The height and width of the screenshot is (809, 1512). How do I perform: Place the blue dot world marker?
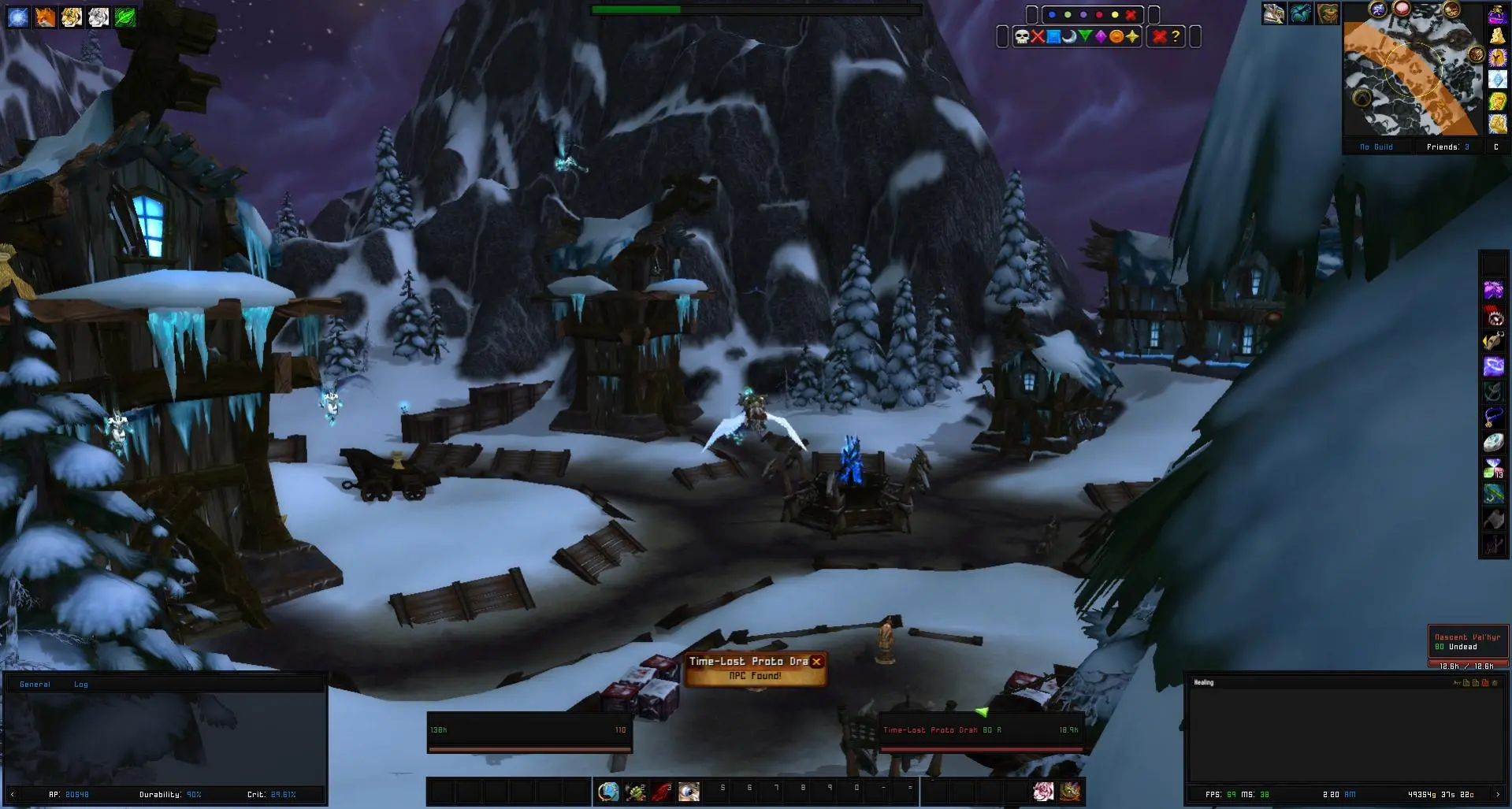pyautogui.click(x=1052, y=15)
